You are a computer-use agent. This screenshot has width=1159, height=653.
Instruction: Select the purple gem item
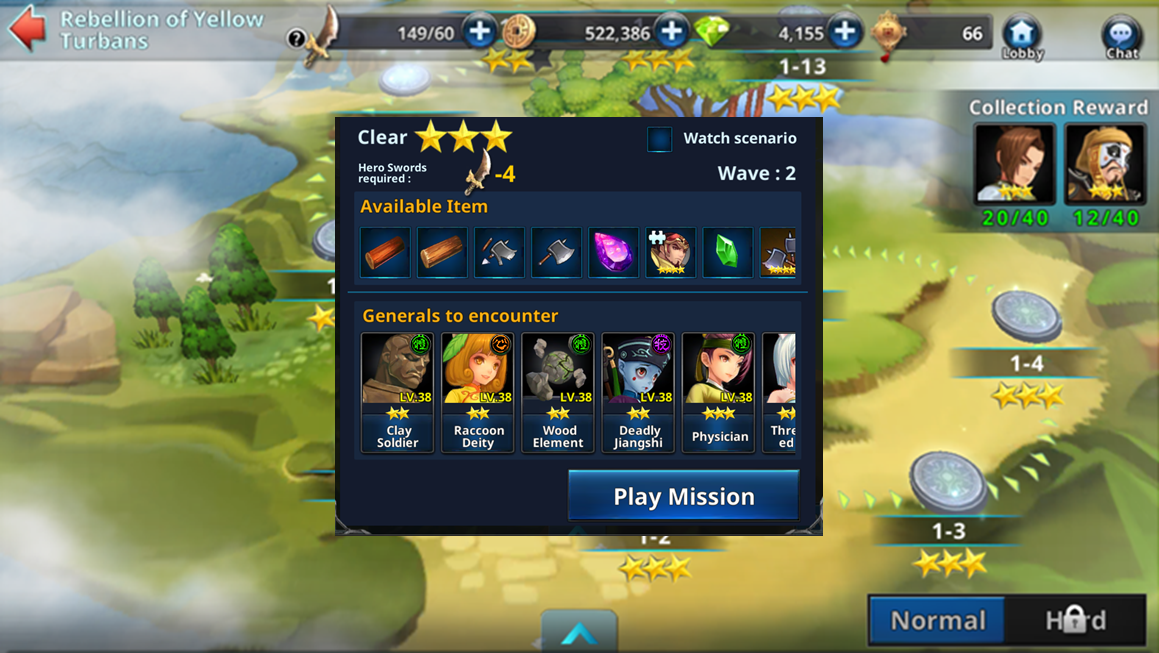[613, 252]
